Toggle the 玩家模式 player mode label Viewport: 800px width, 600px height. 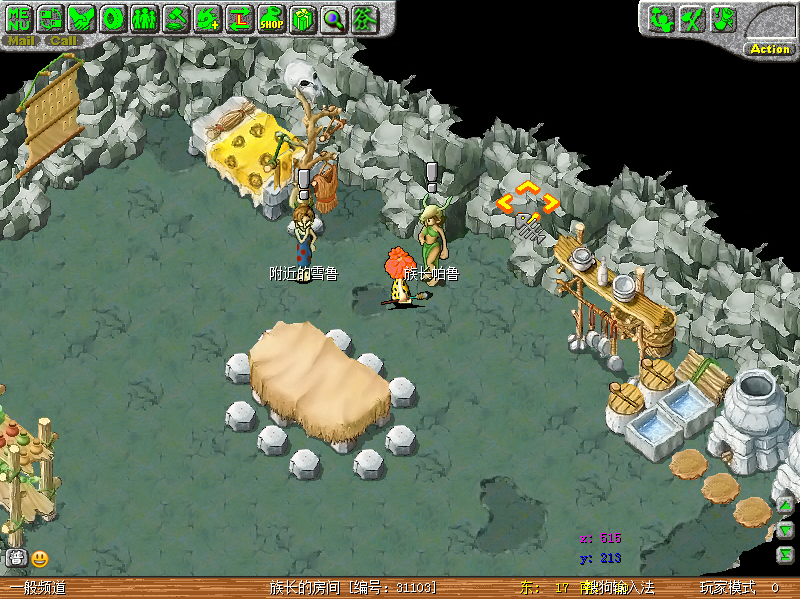(x=727, y=588)
